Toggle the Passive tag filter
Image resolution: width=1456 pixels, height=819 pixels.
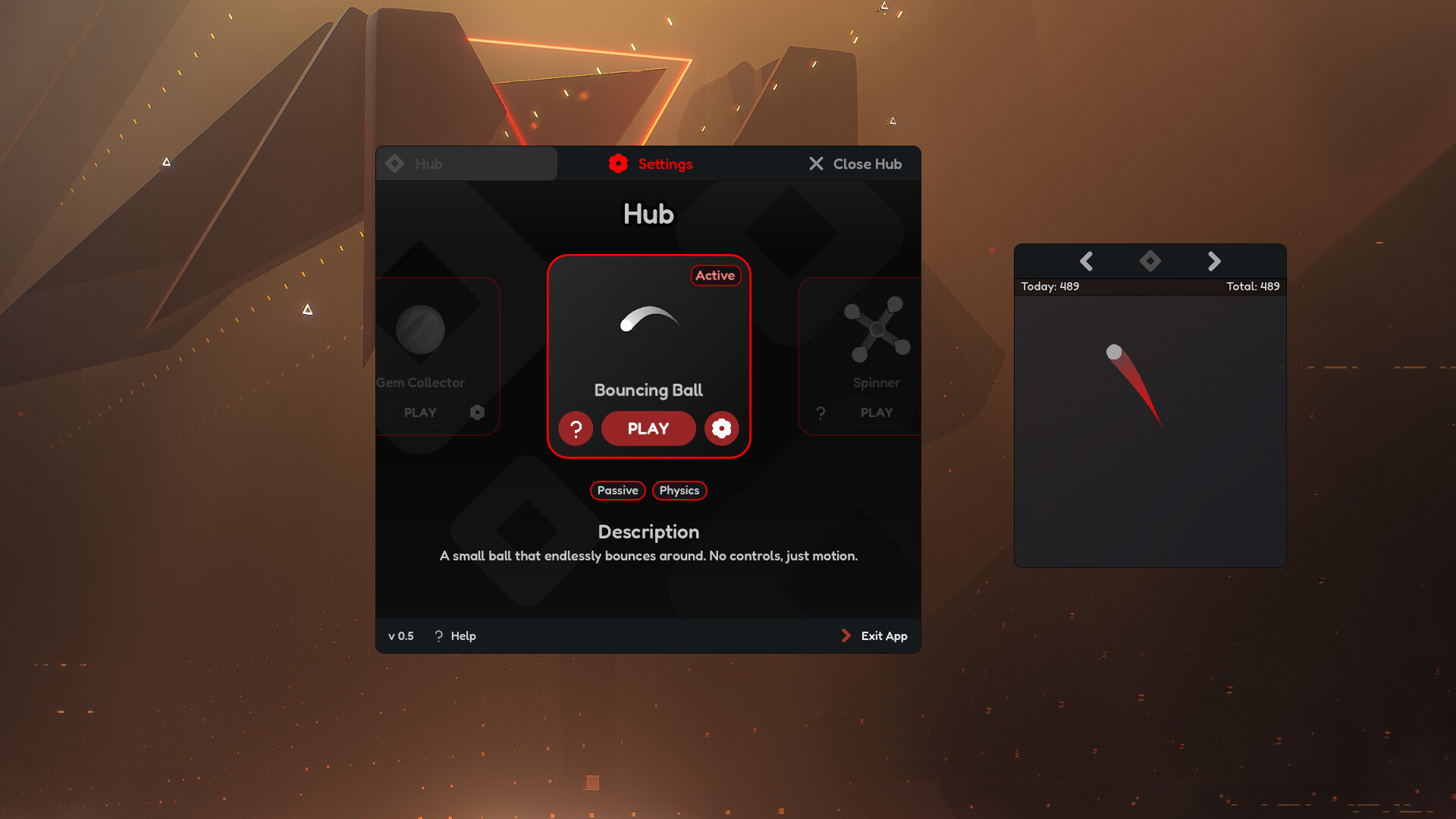click(617, 491)
